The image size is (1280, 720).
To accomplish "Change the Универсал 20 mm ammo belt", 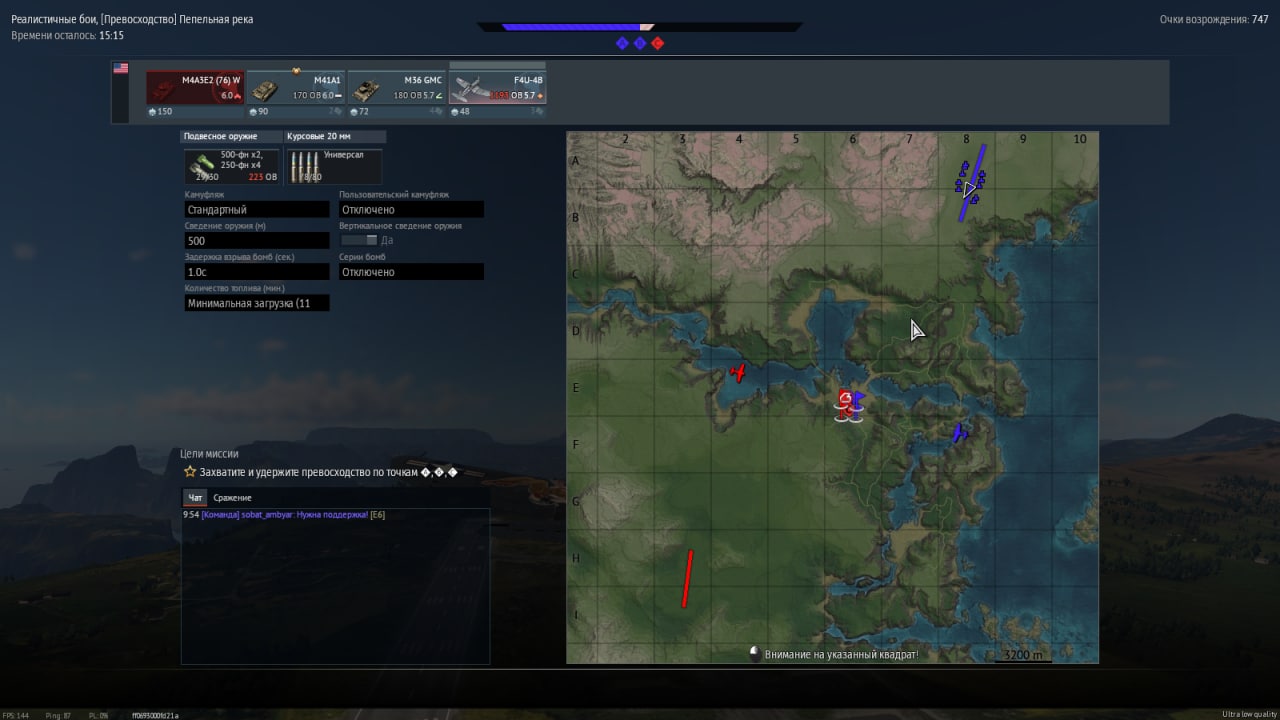I will (333, 166).
